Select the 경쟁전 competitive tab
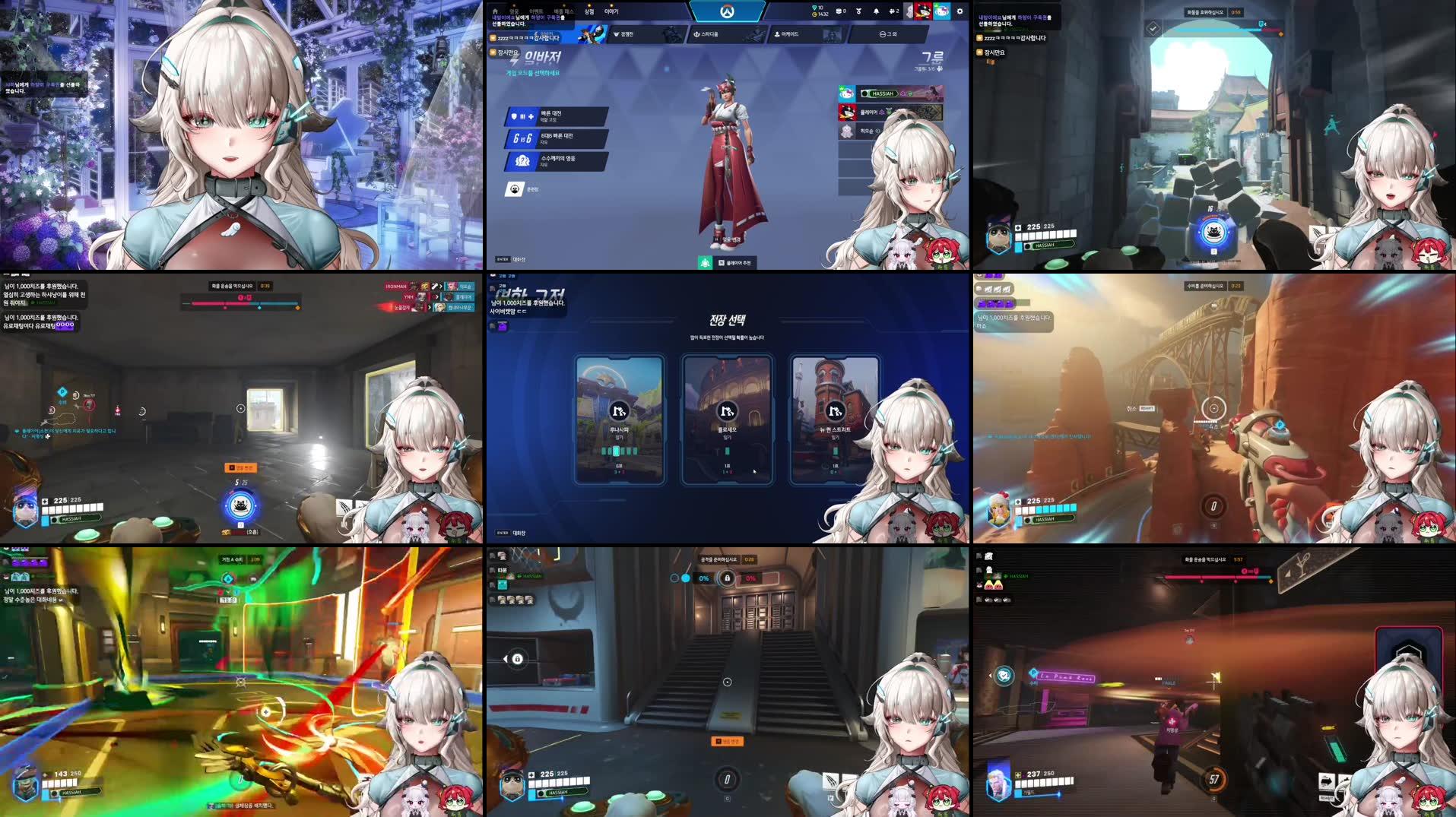Image resolution: width=1456 pixels, height=817 pixels. tap(623, 35)
